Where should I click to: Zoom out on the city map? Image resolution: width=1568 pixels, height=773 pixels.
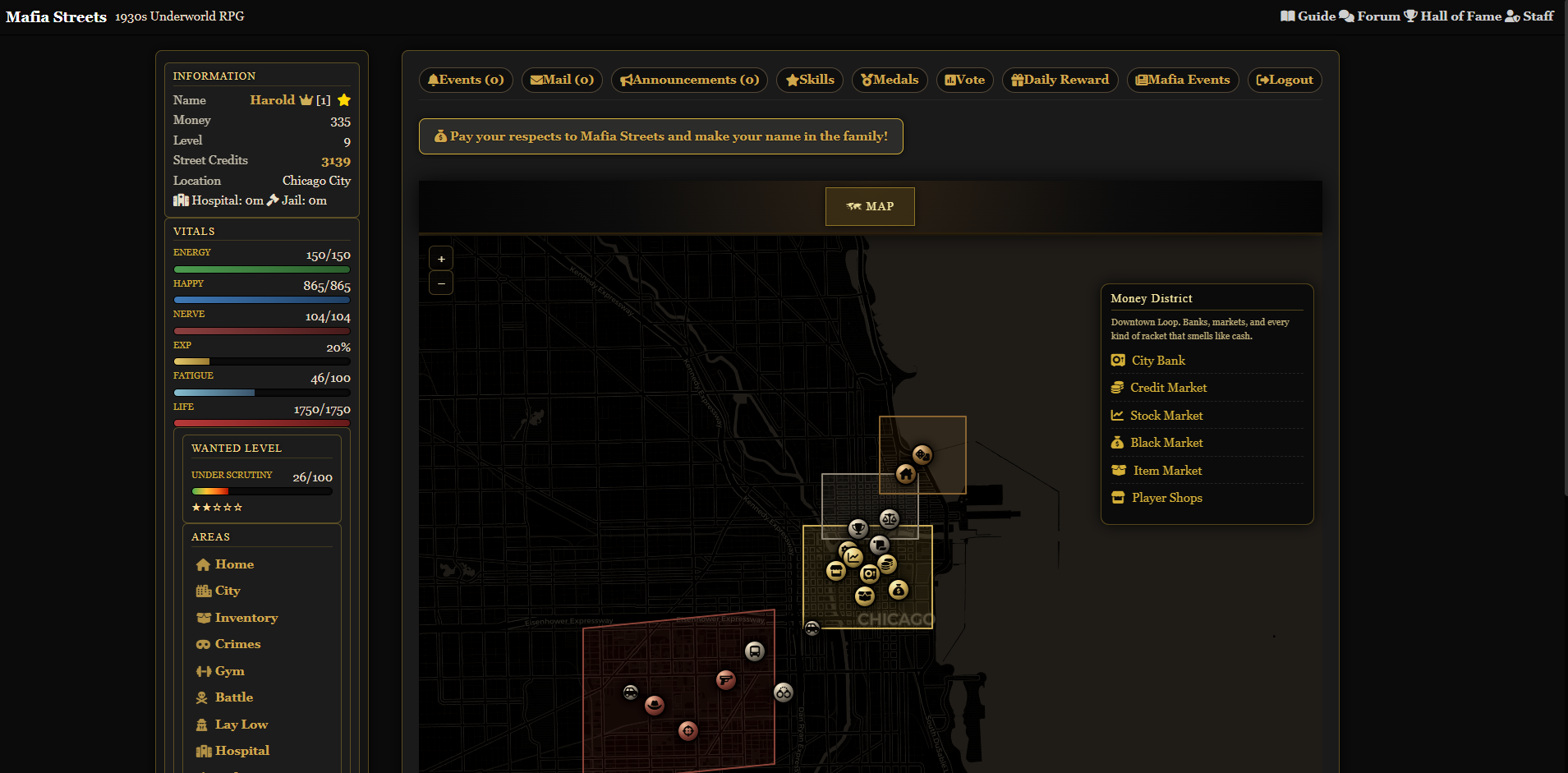point(441,283)
